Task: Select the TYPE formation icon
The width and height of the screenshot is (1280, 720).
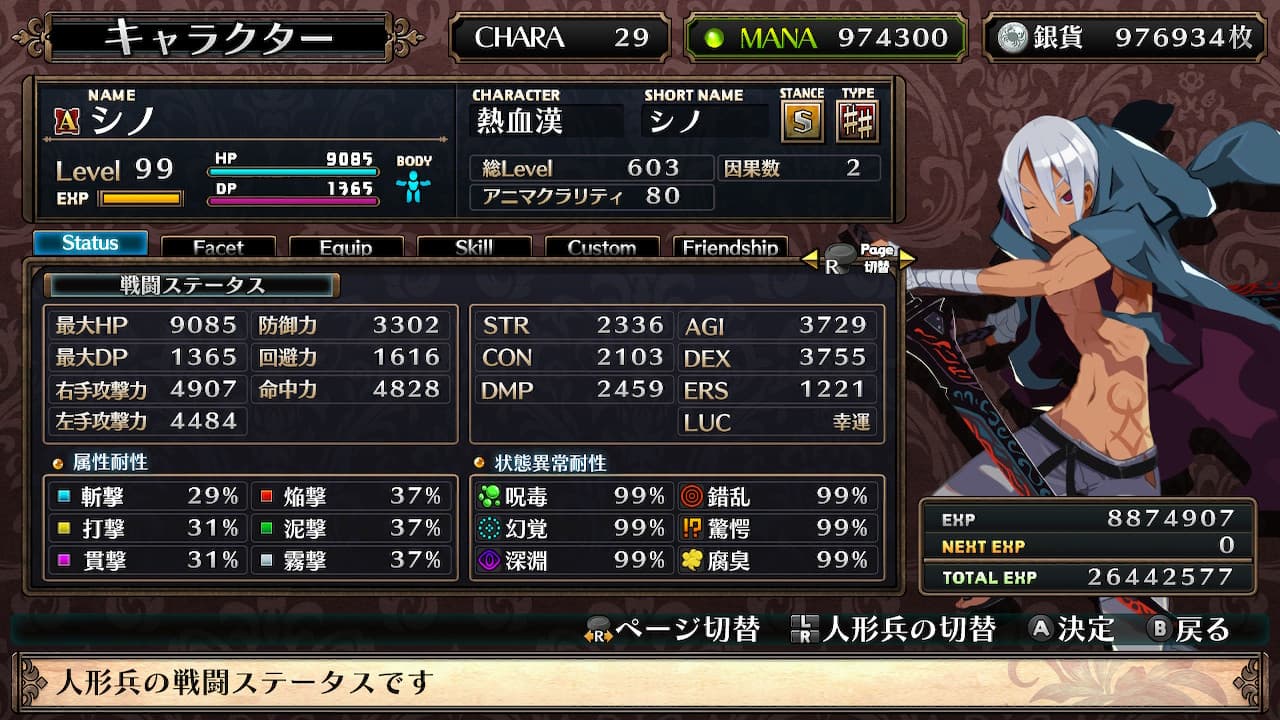Action: coord(857,122)
